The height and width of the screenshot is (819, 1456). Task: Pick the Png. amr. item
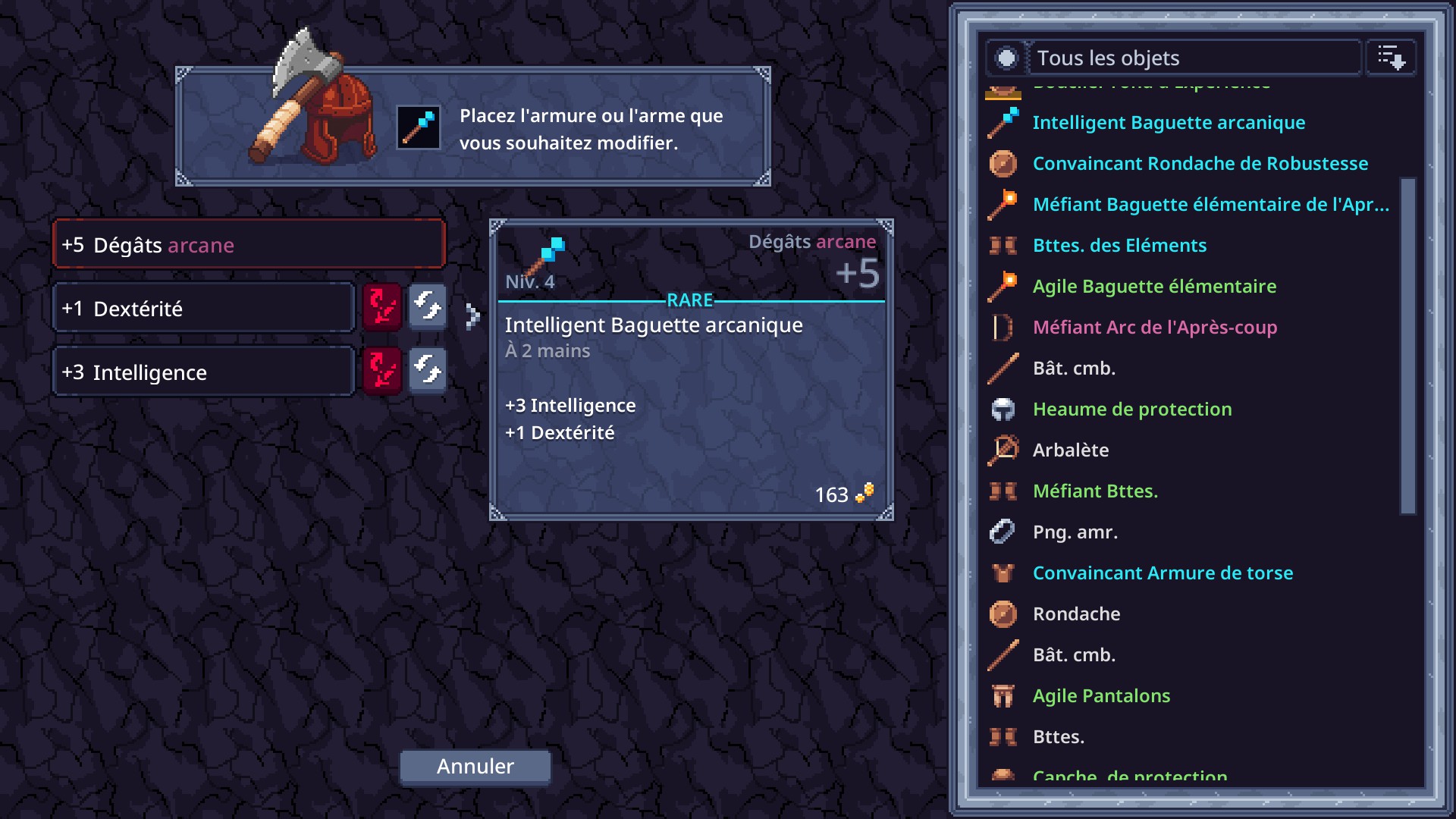pos(1075,532)
